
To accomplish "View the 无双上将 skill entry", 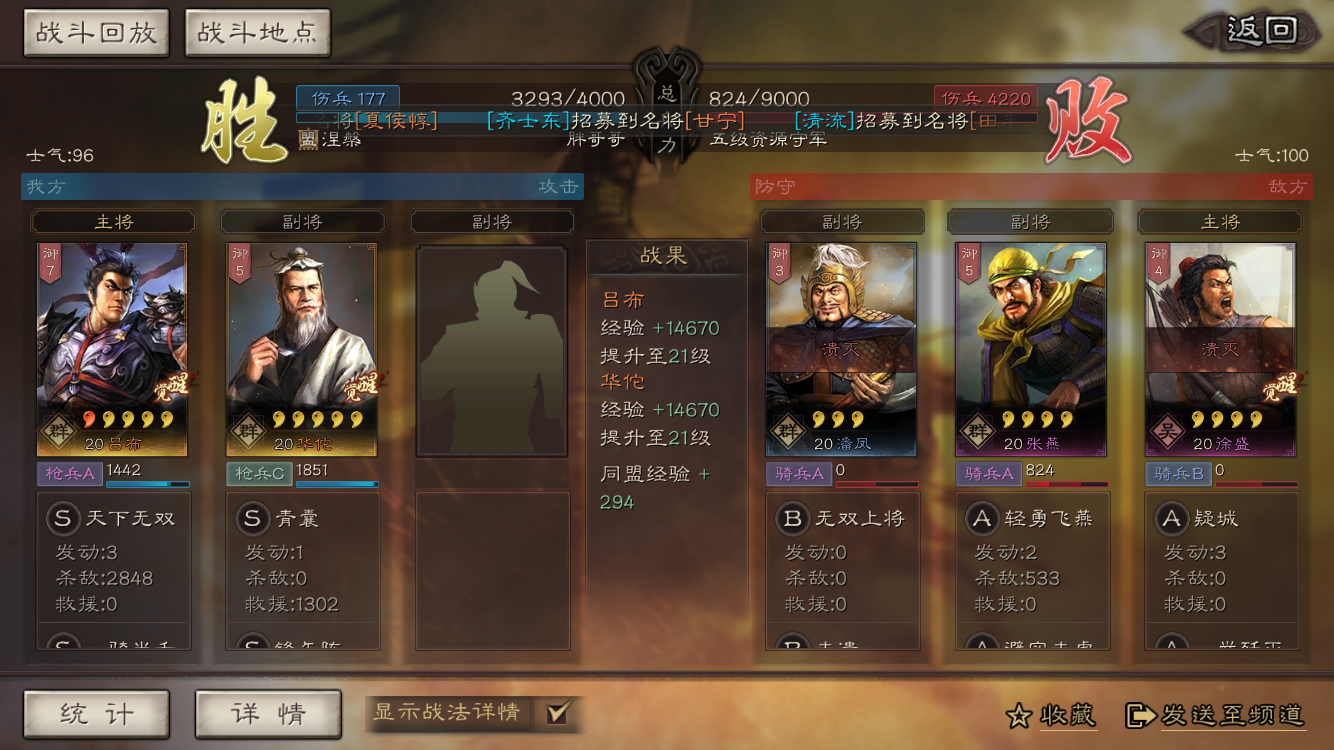I will point(841,518).
